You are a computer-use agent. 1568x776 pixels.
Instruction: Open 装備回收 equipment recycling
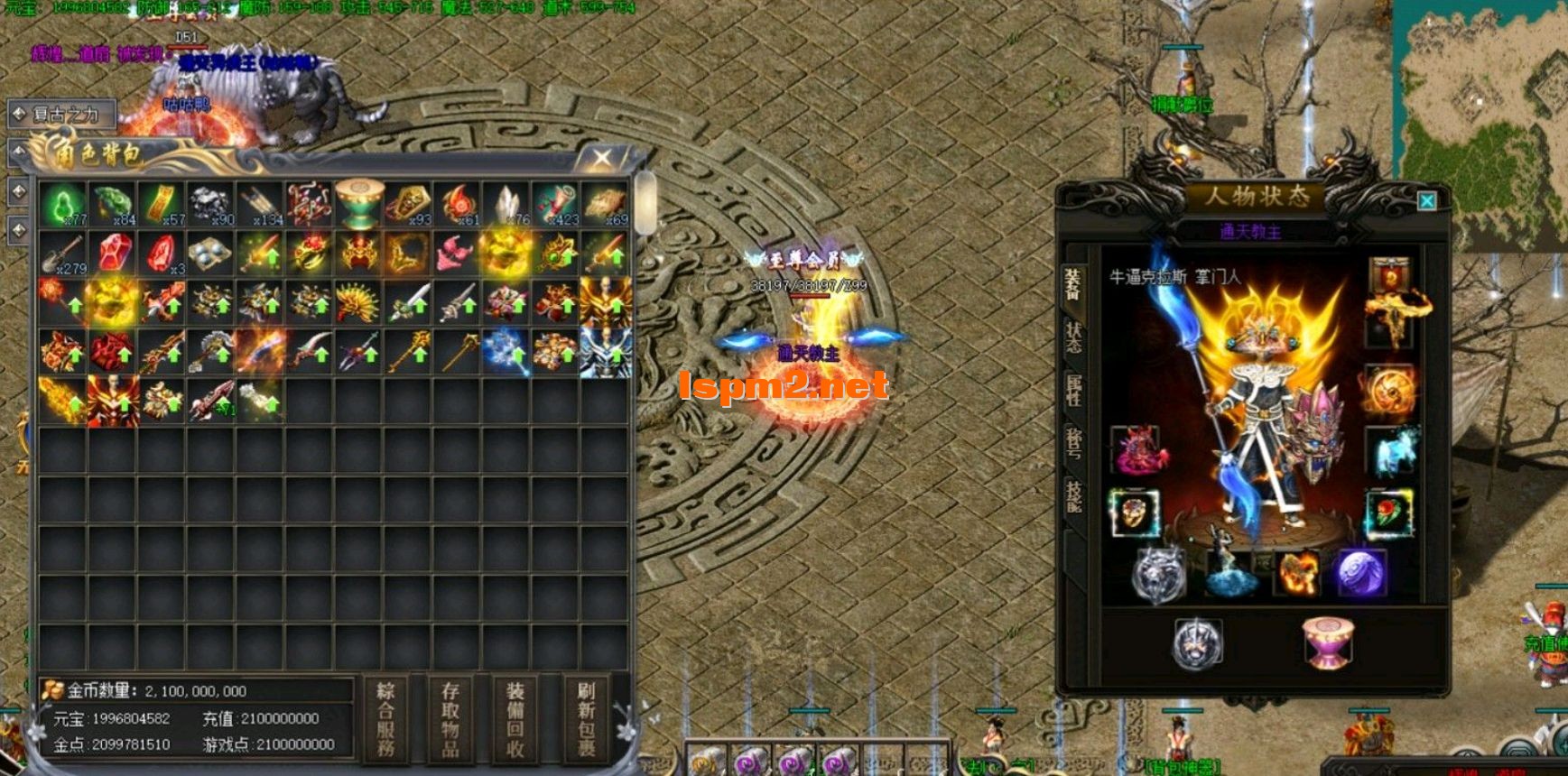pos(515,719)
